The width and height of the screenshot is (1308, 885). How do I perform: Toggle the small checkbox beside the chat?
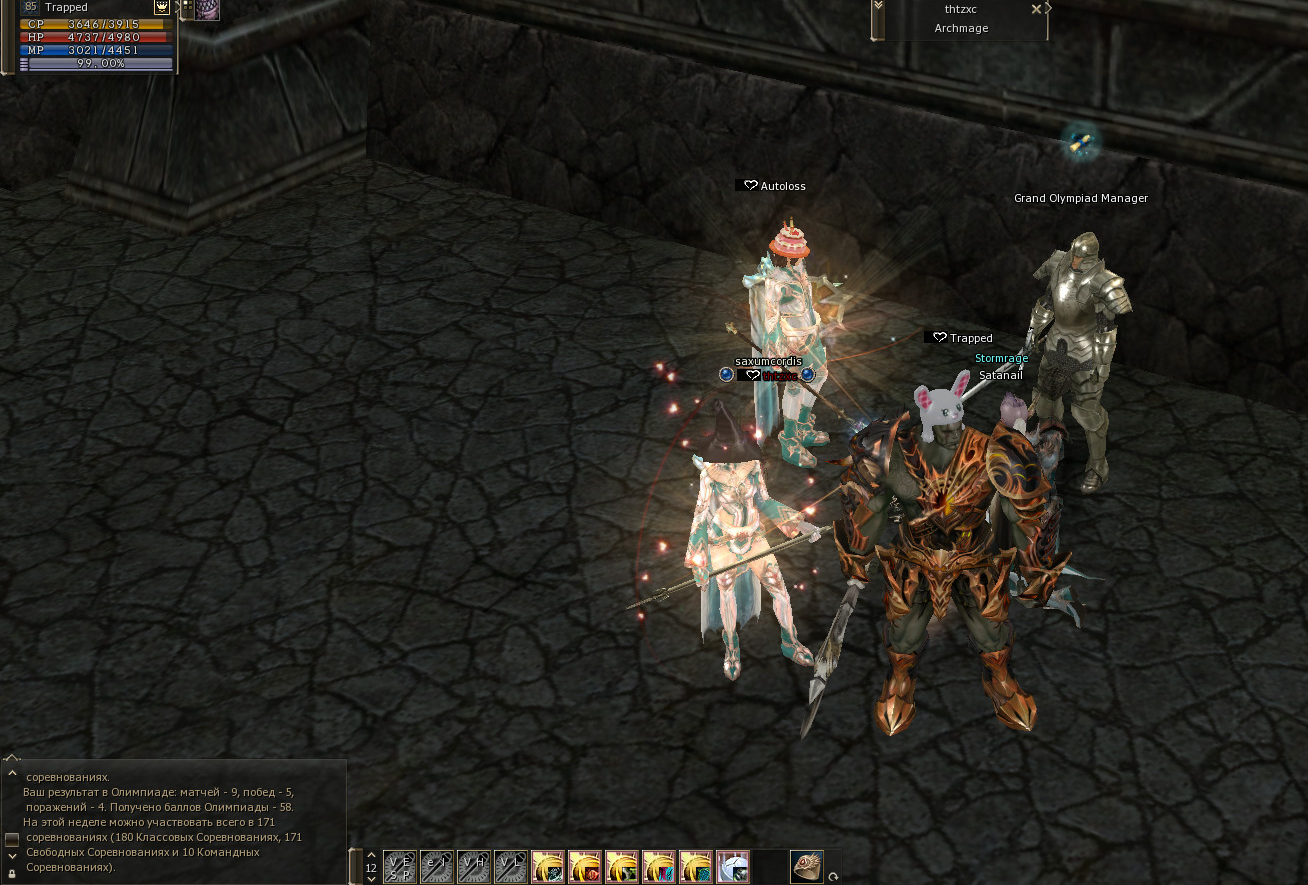pyautogui.click(x=12, y=838)
